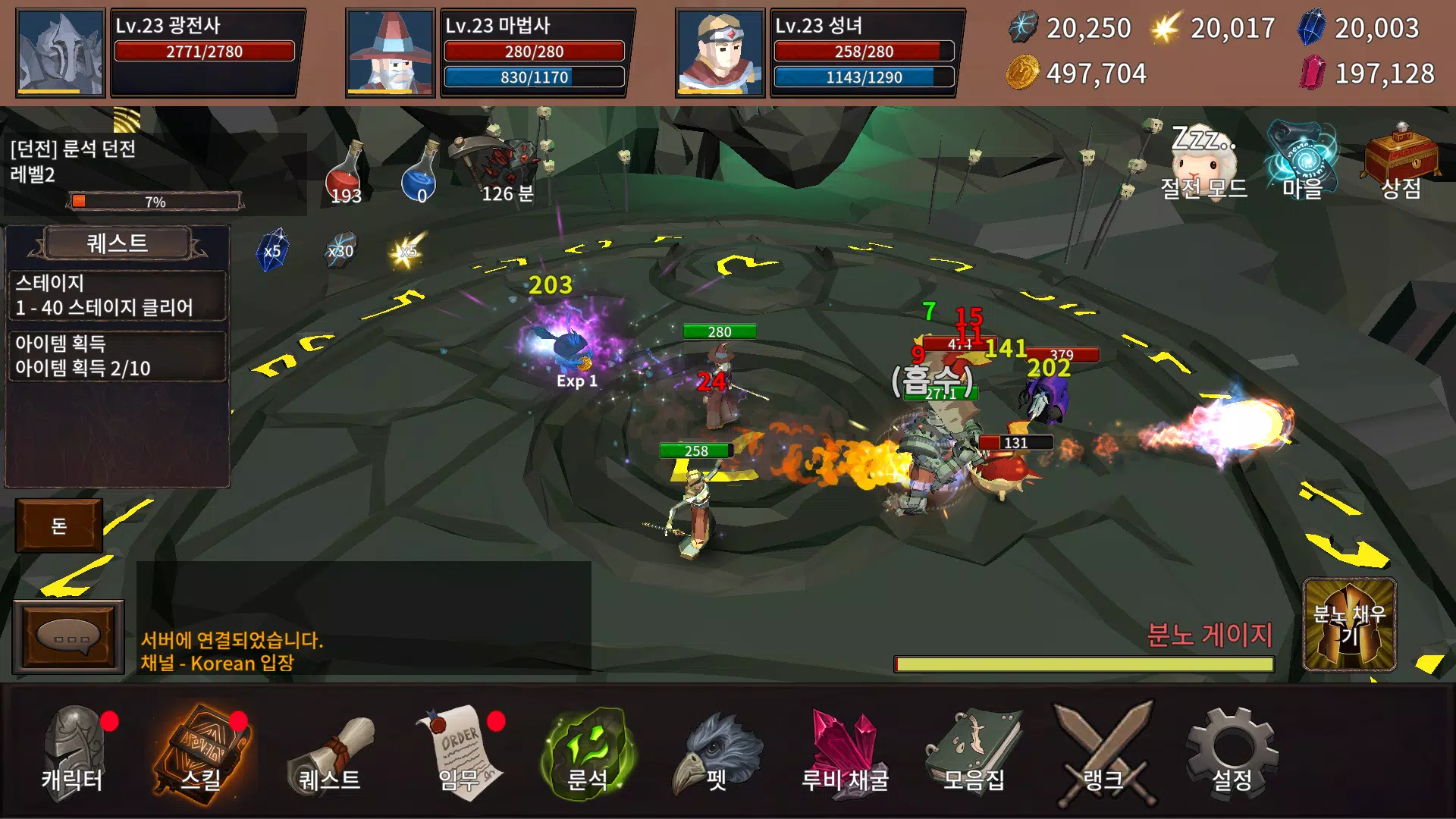1456x819 pixels.
Task: Open the 상점 treasure chest shop
Action: (1401, 162)
